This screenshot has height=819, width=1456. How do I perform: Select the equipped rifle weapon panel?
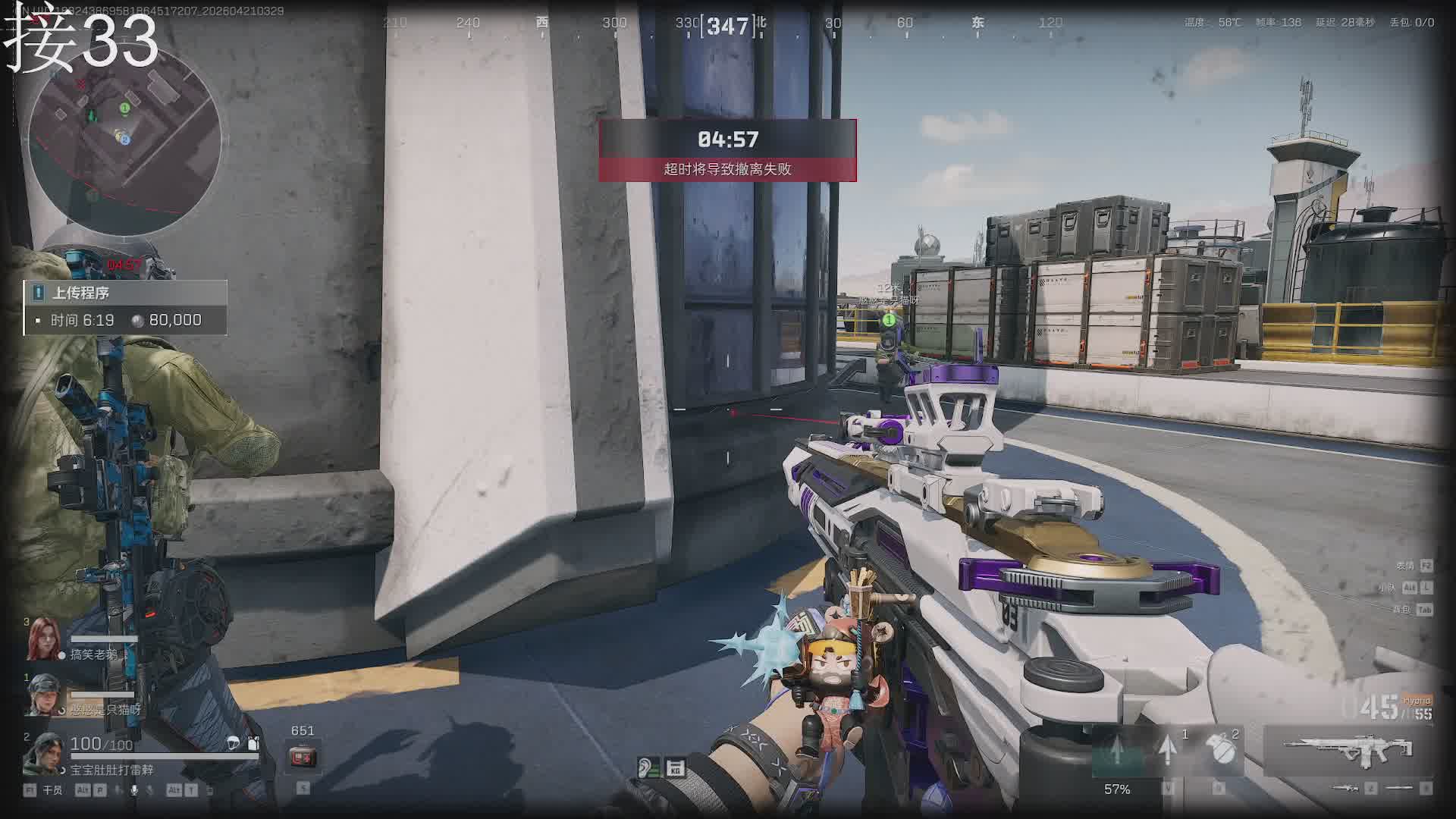coord(1348,751)
